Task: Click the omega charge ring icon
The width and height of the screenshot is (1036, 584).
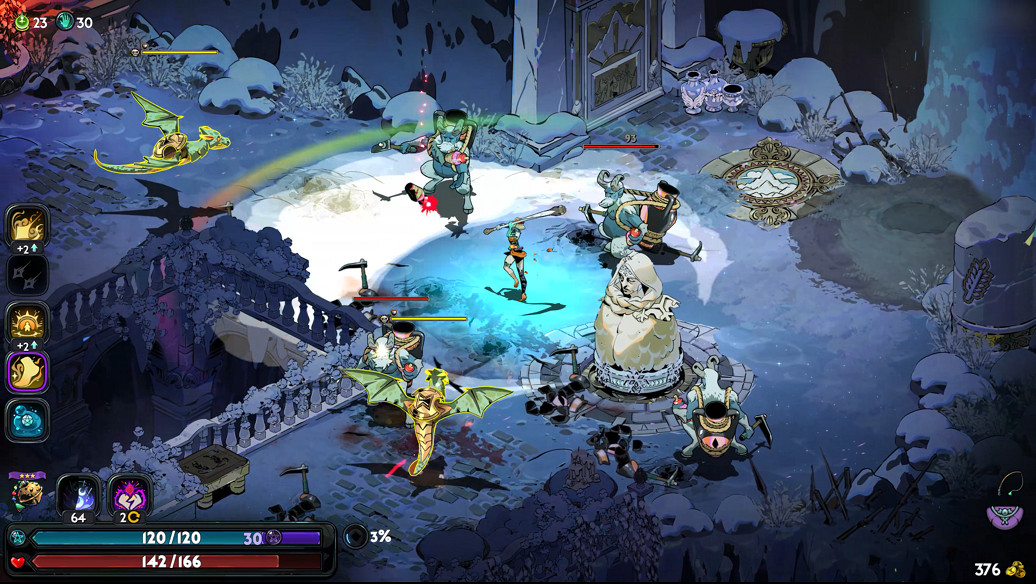Action: coord(355,536)
